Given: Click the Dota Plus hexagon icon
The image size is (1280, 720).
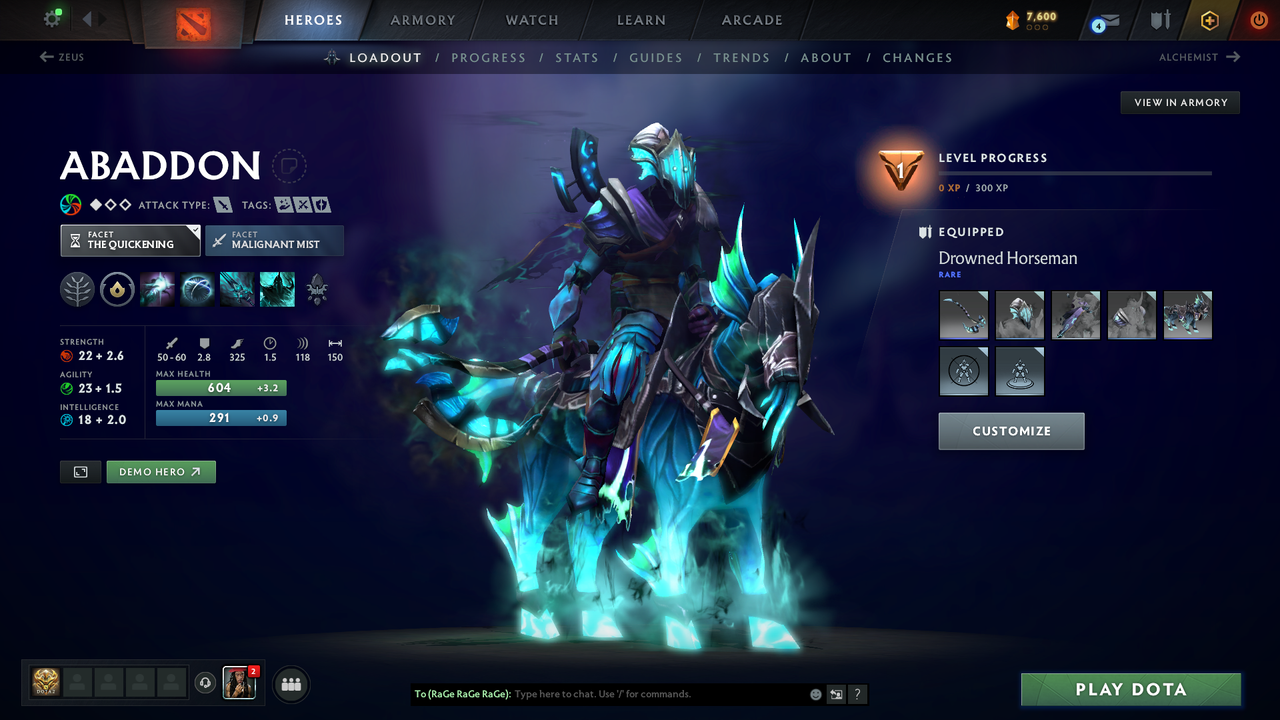Looking at the screenshot, I should coord(1209,19).
